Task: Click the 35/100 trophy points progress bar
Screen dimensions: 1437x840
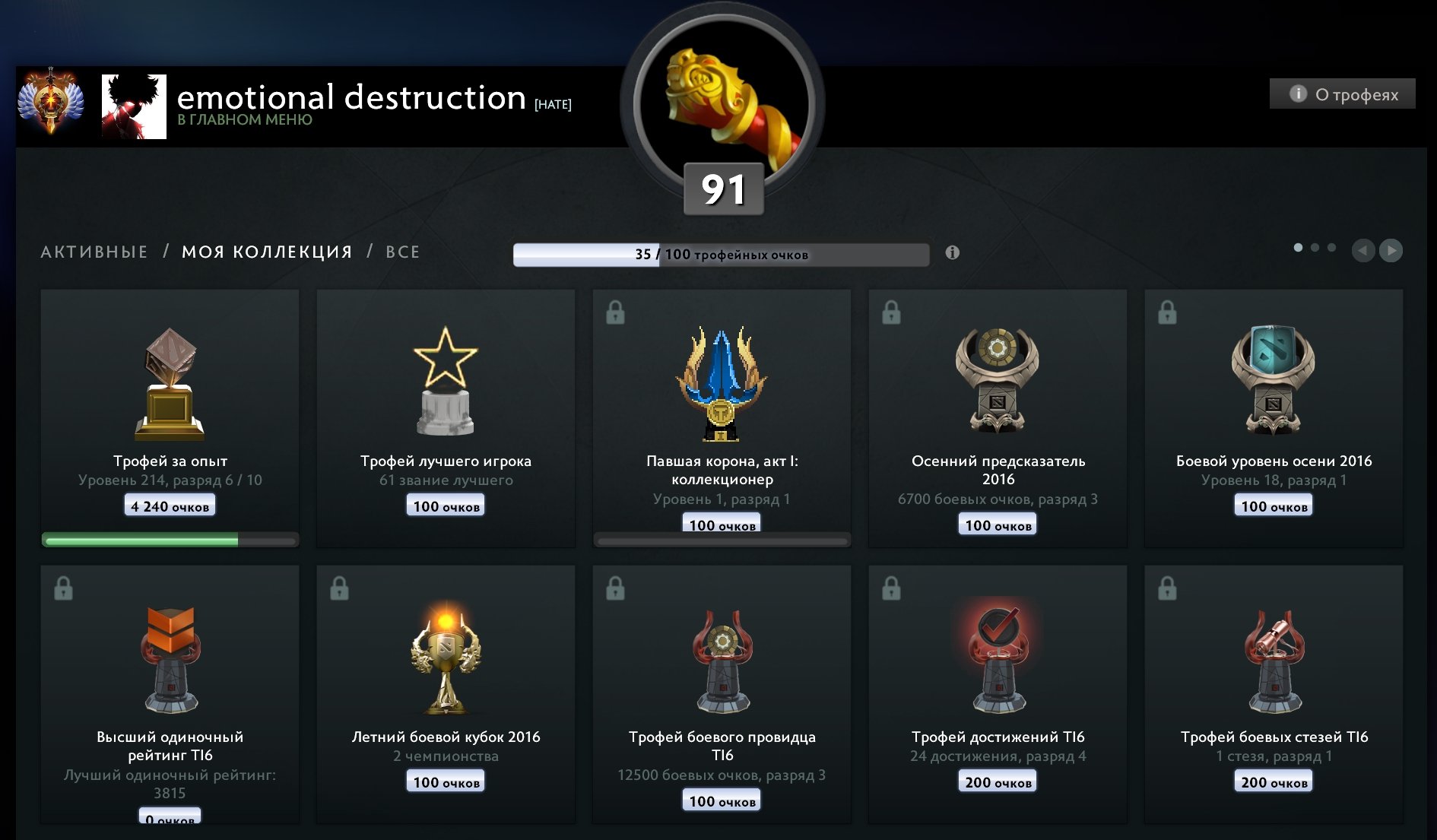Action: 722,254
